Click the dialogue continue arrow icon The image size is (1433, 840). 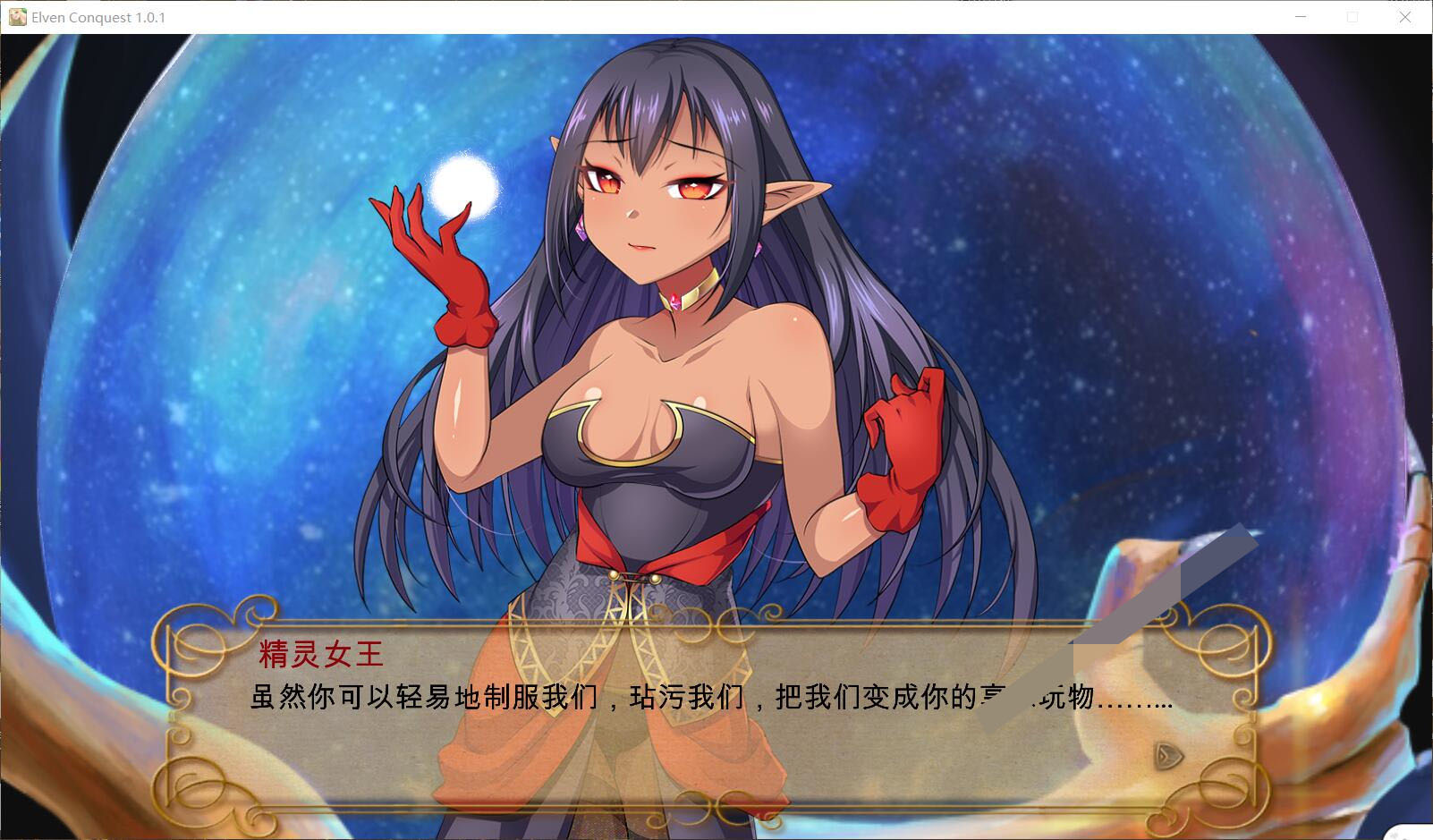1168,756
